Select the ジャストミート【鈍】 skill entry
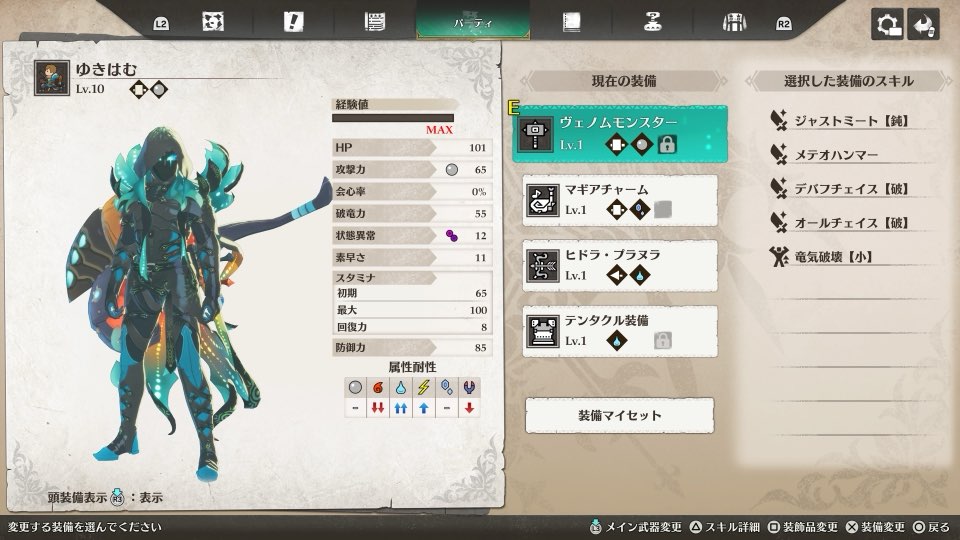960x540 pixels. coord(850,121)
